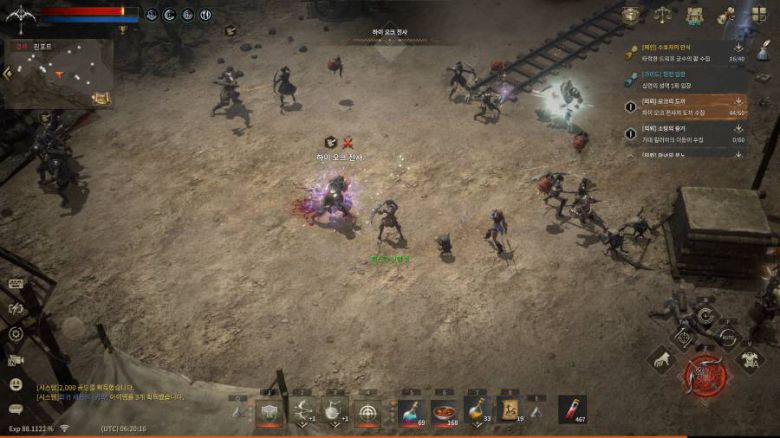Open the speech bubble chat button
Viewport: 780px width, 438px height.
[16, 408]
